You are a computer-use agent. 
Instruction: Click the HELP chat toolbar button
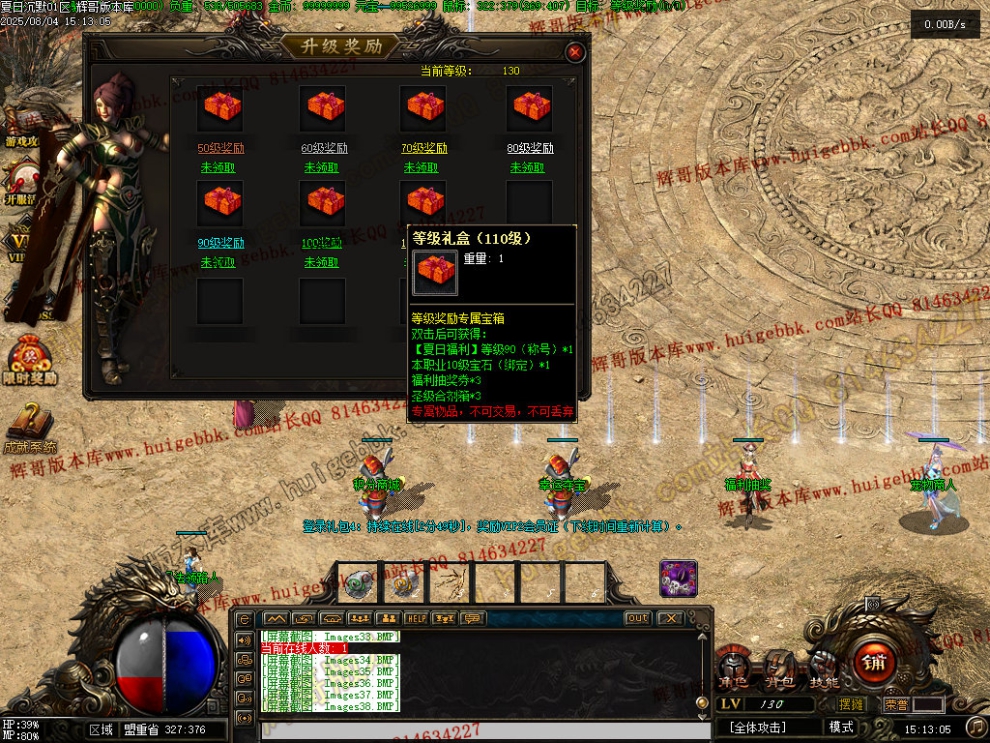(x=416, y=618)
